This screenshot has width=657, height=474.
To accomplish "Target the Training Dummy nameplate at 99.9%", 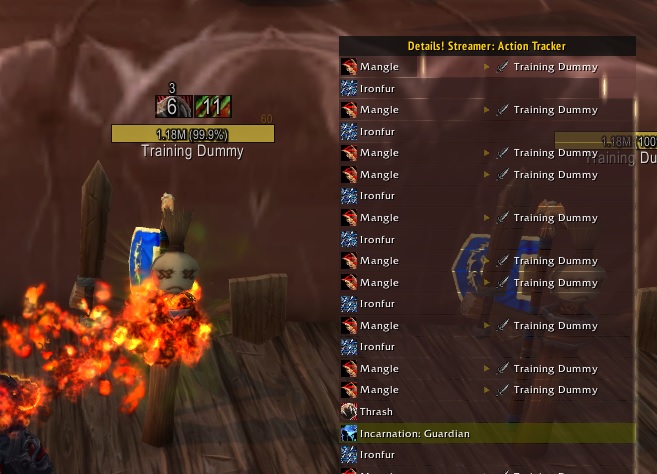I will click(192, 134).
